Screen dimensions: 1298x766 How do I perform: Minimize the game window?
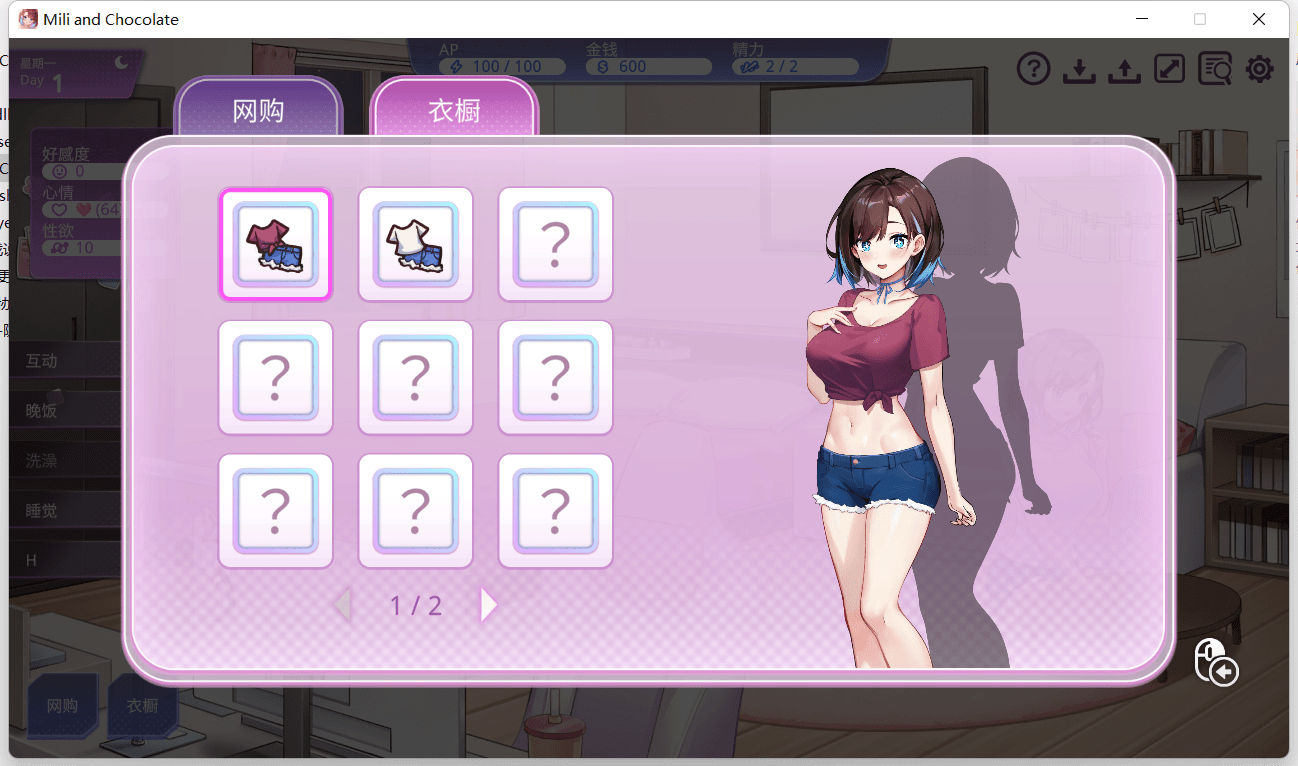tap(1141, 19)
